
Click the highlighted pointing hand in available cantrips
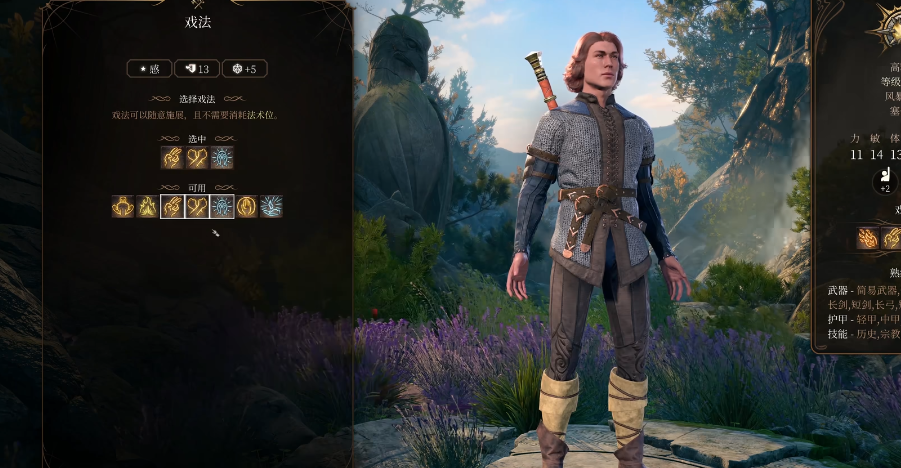(172, 207)
